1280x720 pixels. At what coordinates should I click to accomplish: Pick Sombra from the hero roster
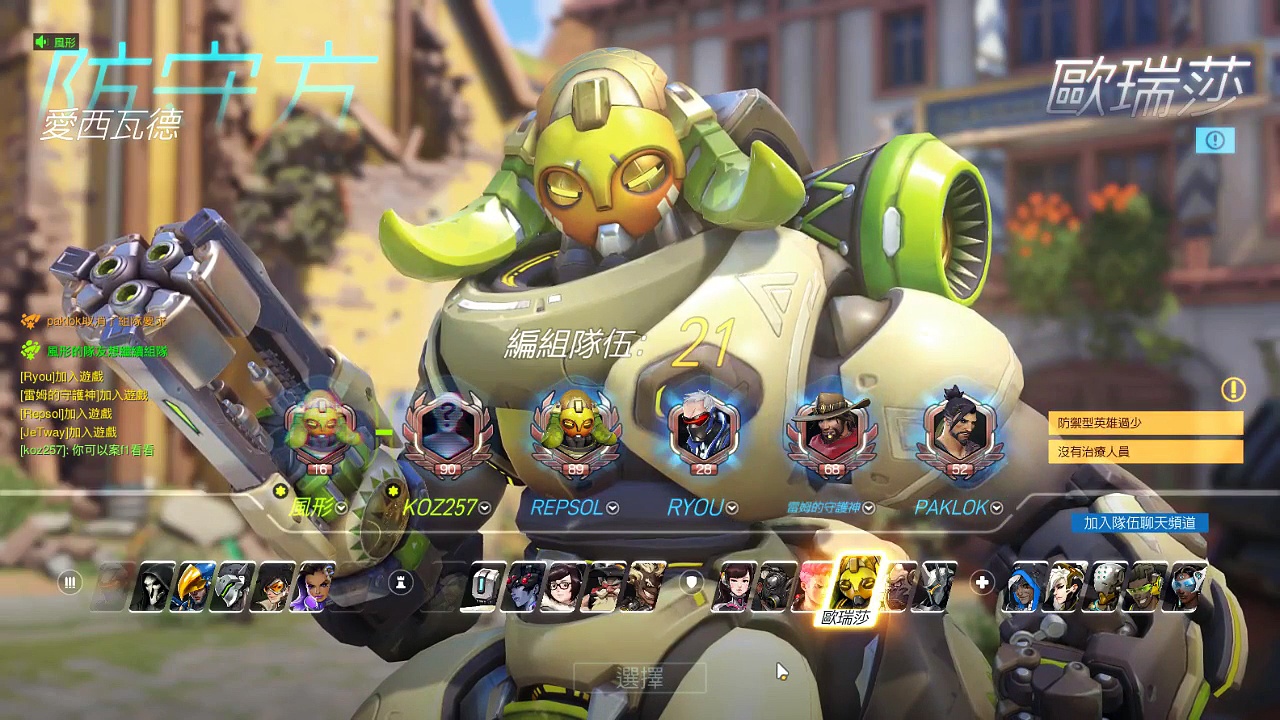[310, 585]
